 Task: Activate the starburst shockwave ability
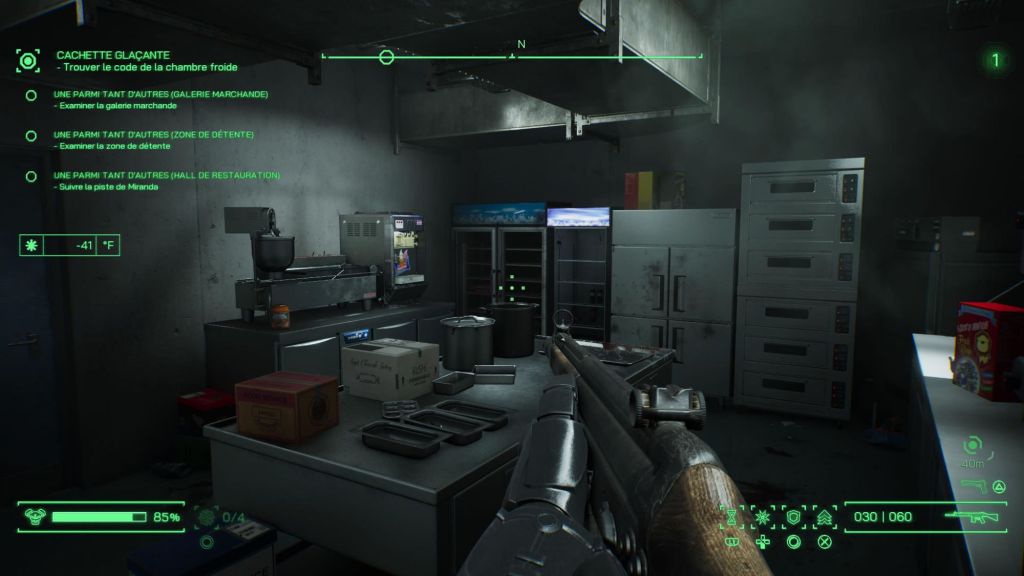[x=762, y=517]
